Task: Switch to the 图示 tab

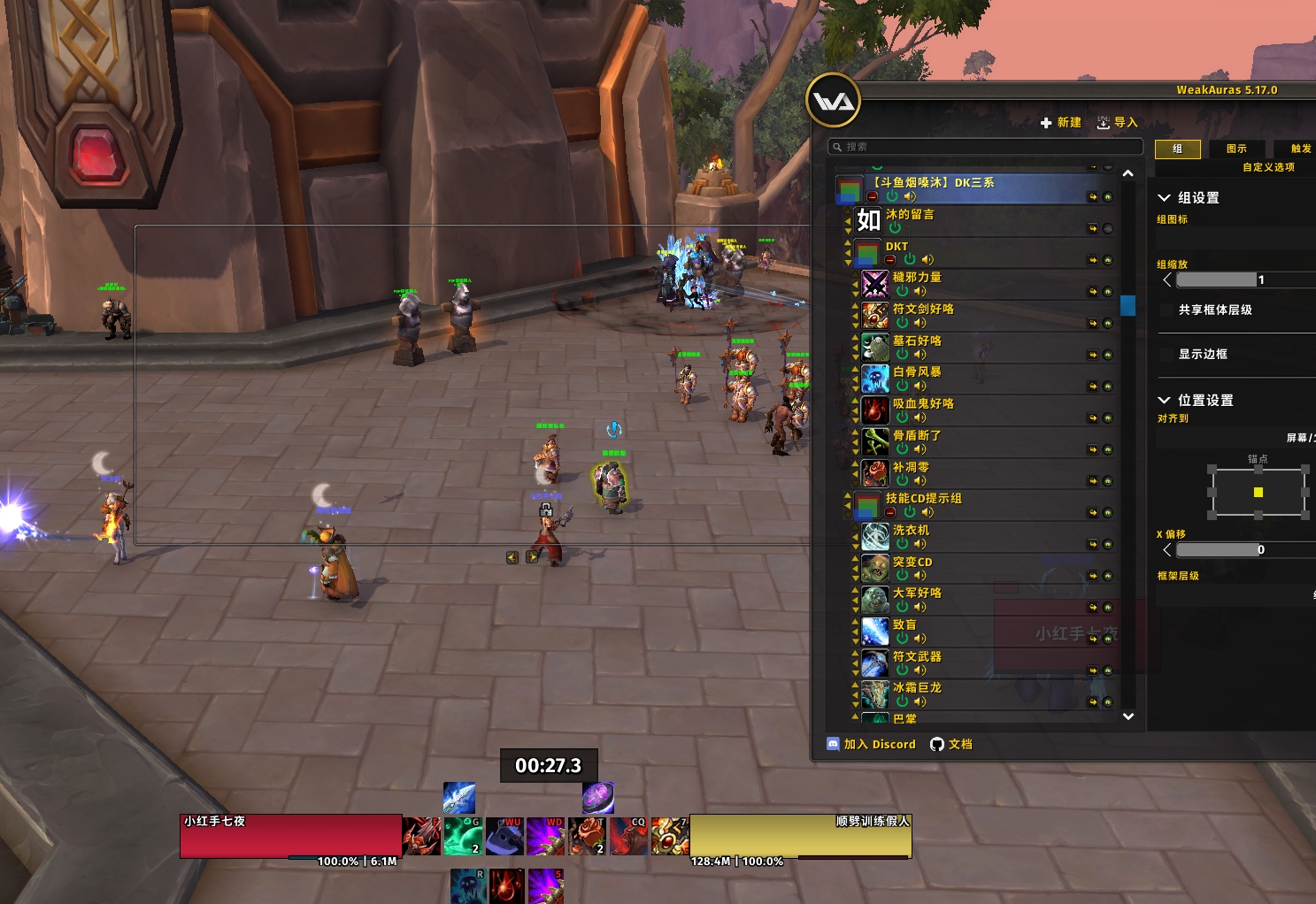Action: [1236, 149]
